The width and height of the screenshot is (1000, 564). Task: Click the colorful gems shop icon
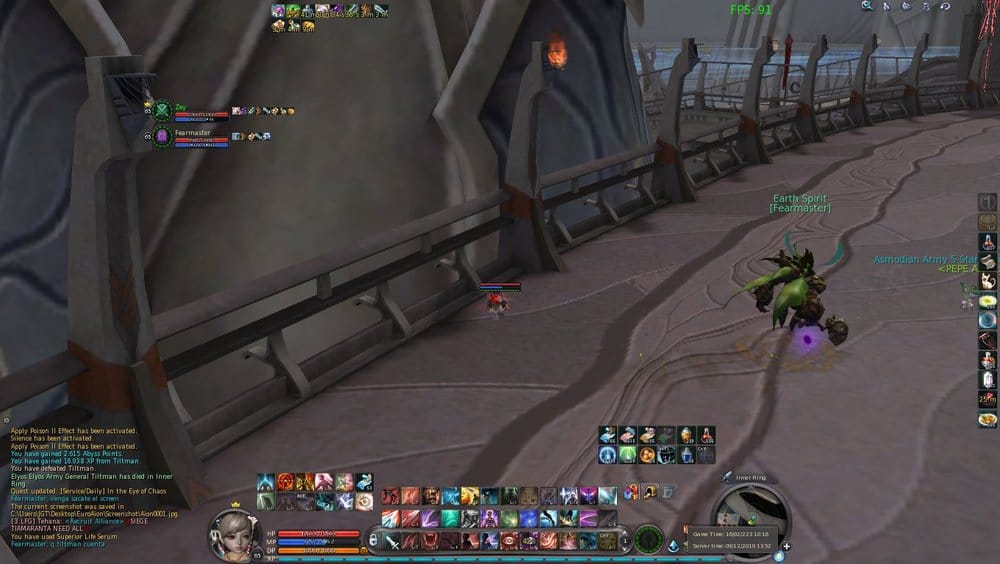click(x=631, y=491)
